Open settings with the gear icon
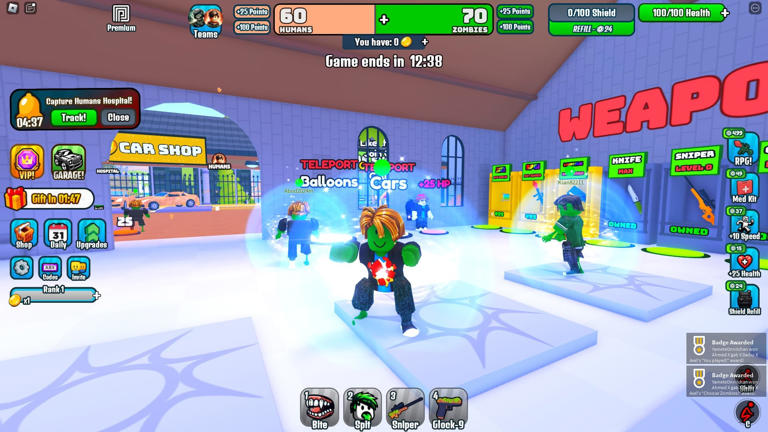The image size is (768, 432). [x=22, y=268]
